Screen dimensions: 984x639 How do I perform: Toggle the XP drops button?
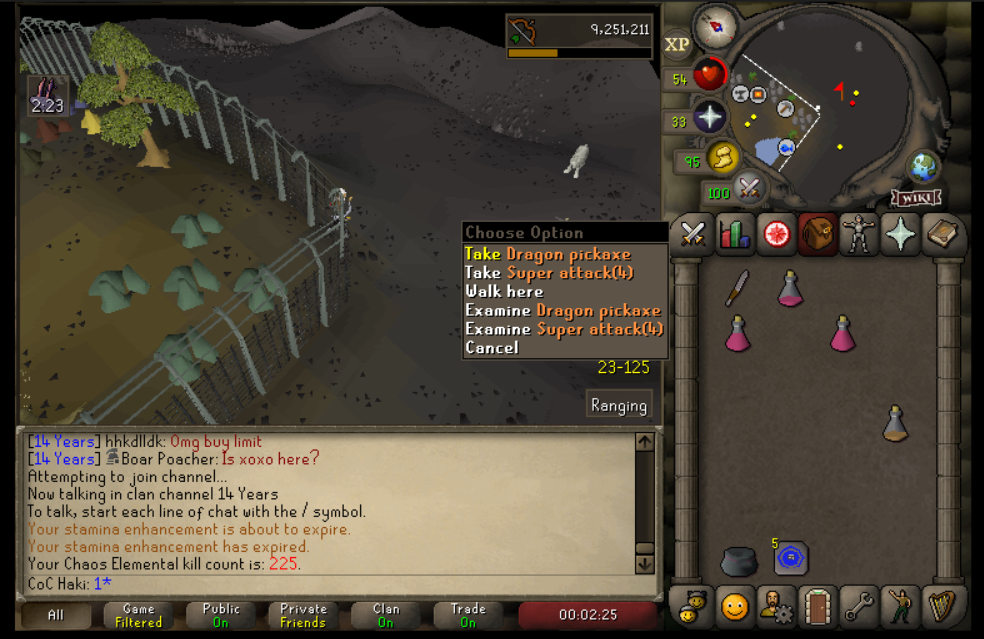click(677, 44)
